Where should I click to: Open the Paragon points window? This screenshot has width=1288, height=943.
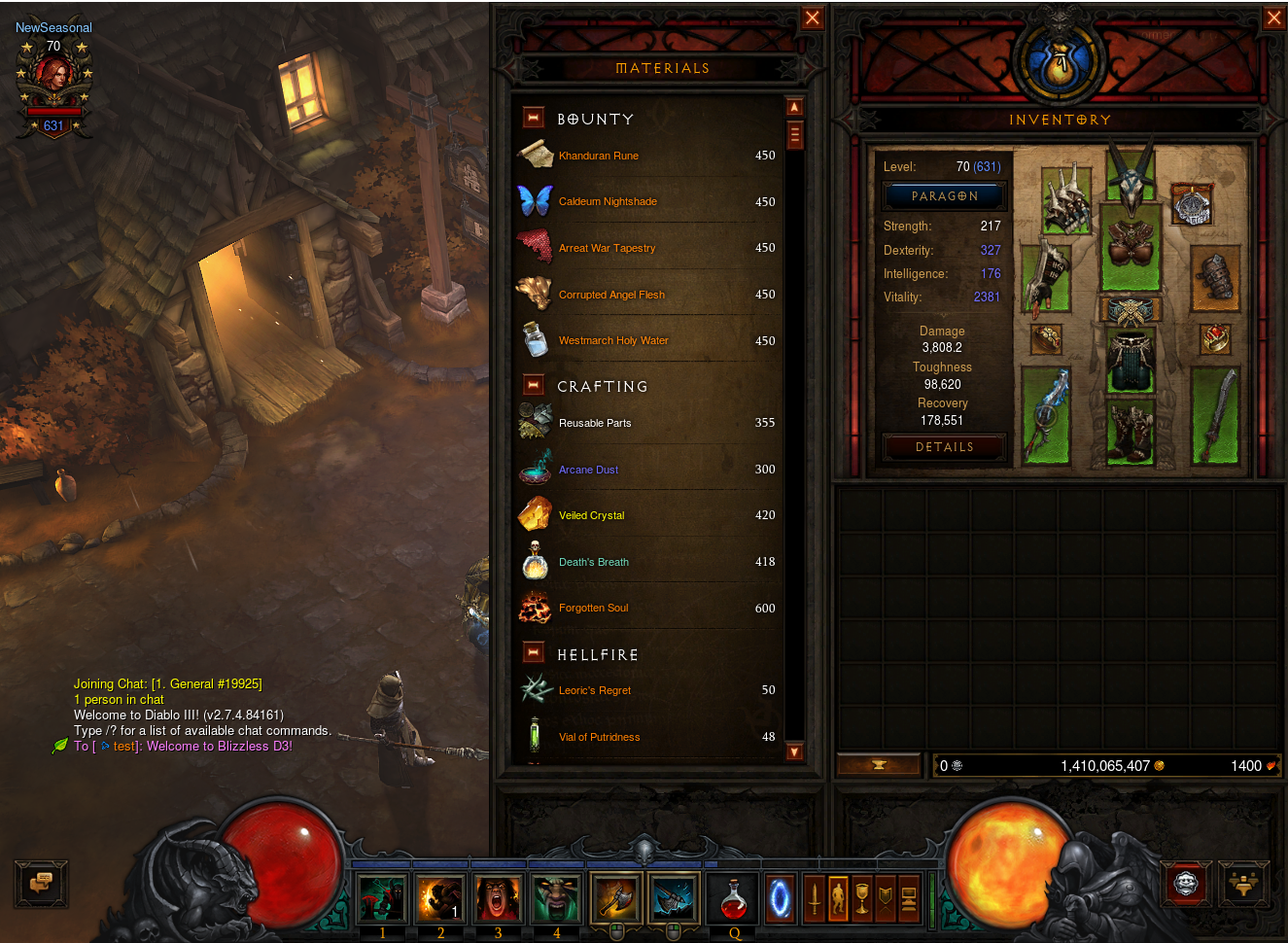944,196
